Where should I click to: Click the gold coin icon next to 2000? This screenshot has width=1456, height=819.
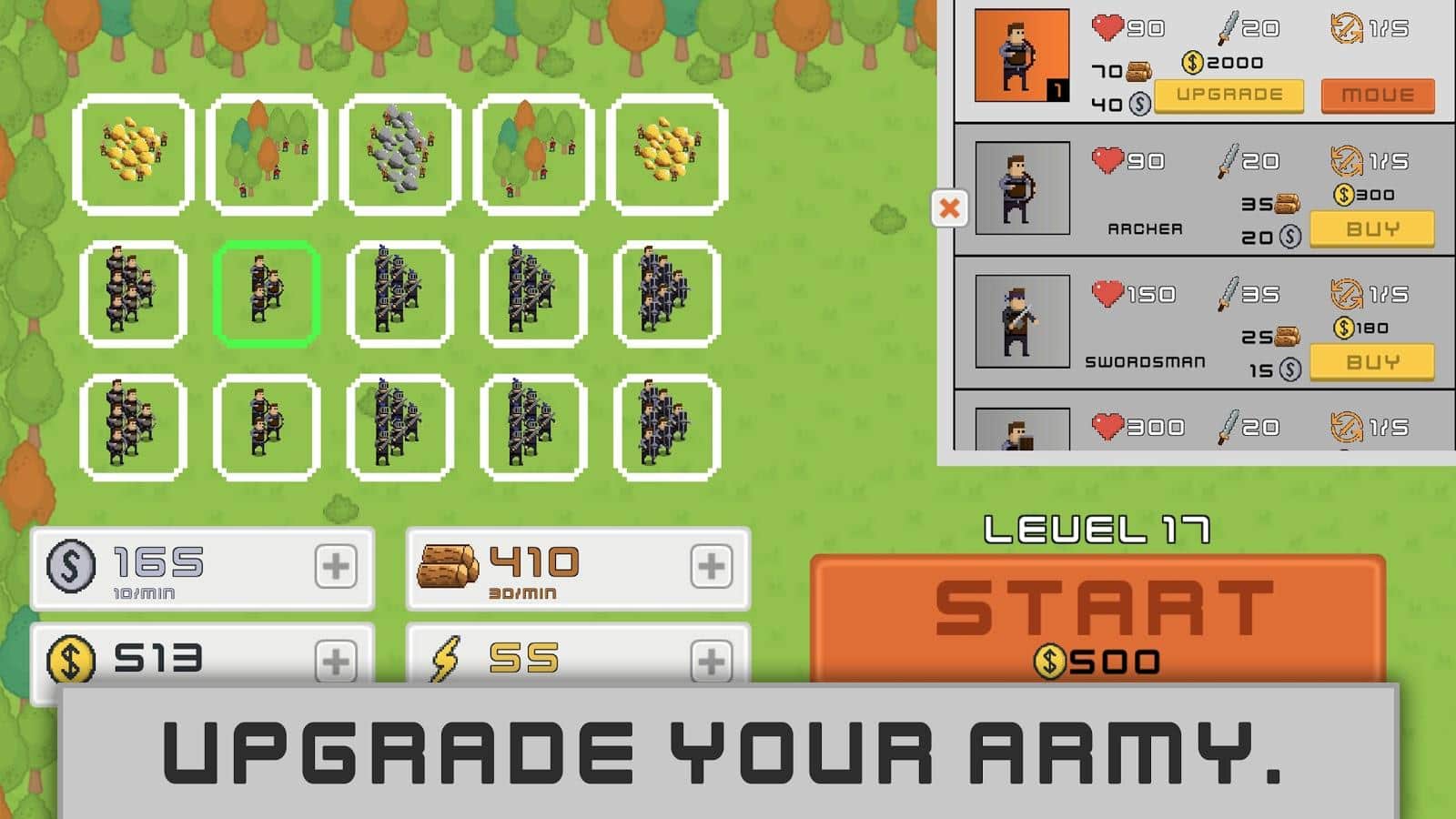tap(1193, 64)
